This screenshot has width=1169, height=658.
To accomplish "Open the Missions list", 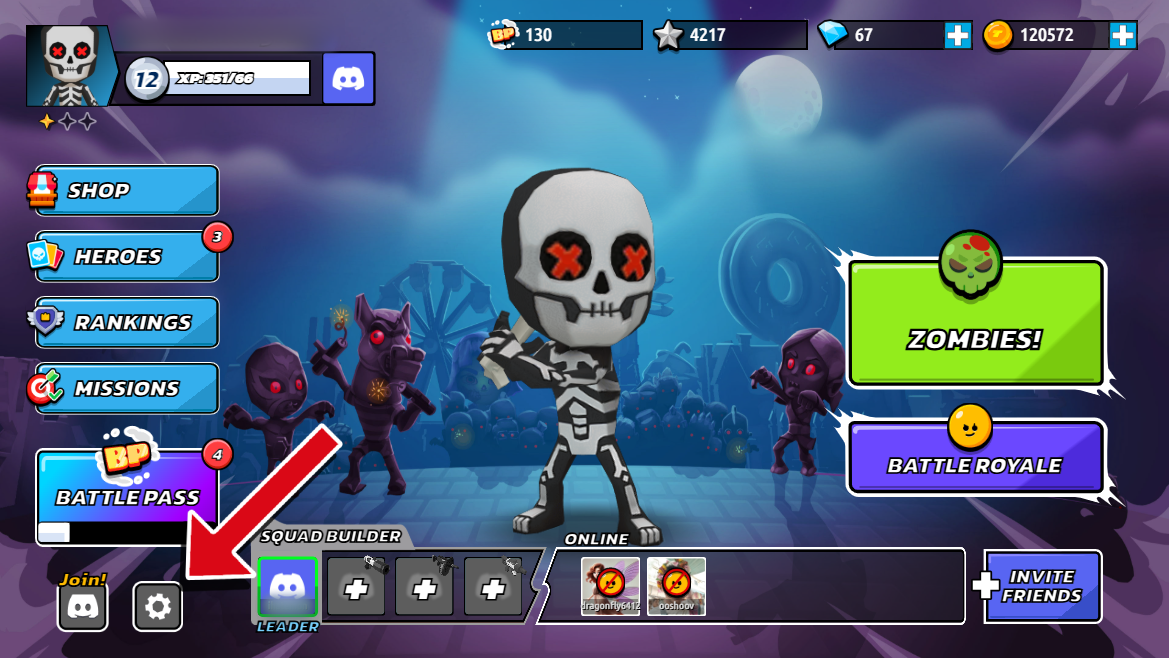I will click(127, 389).
